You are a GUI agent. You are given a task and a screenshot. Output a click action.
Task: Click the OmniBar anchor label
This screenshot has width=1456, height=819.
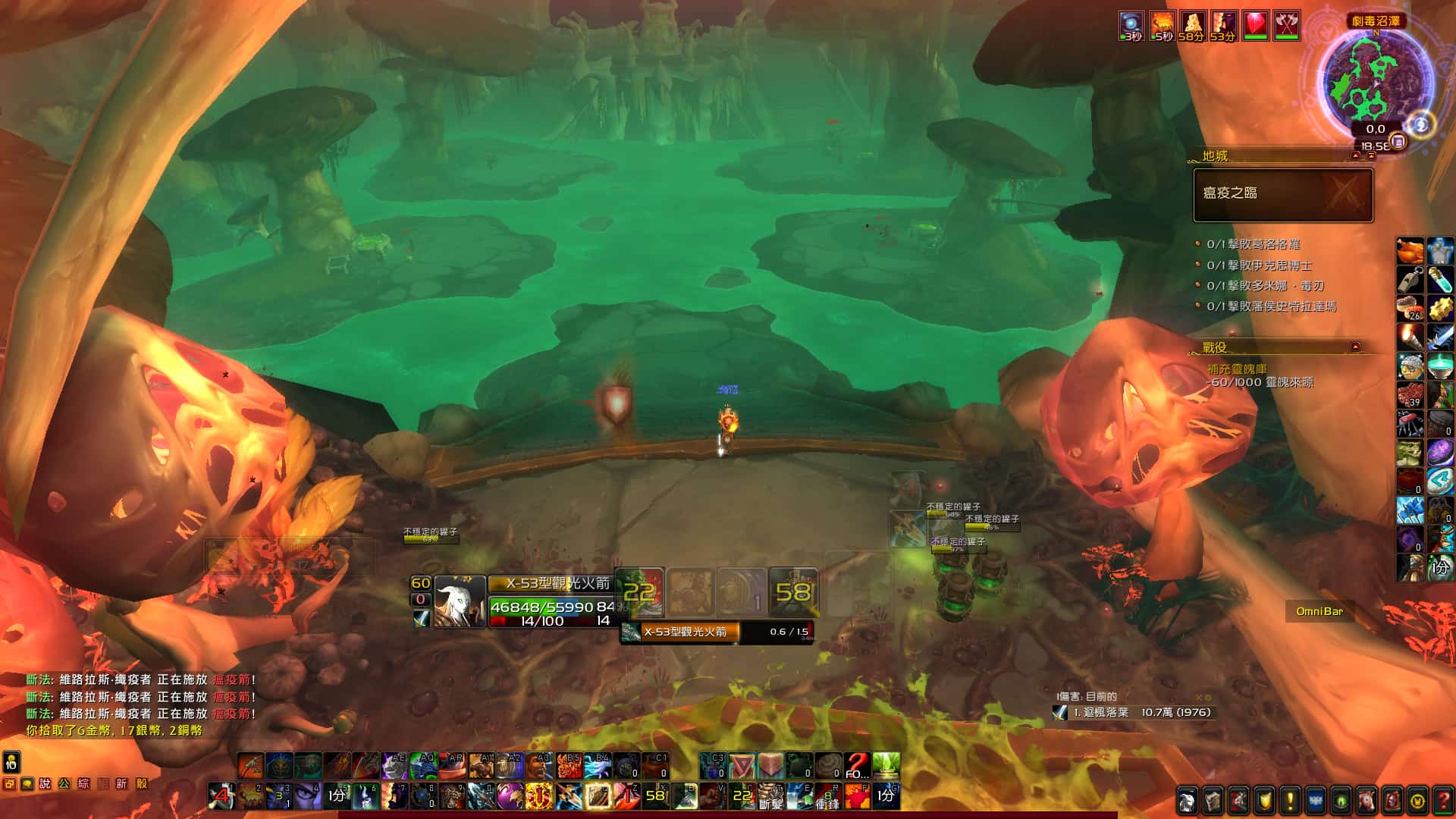point(1319,611)
